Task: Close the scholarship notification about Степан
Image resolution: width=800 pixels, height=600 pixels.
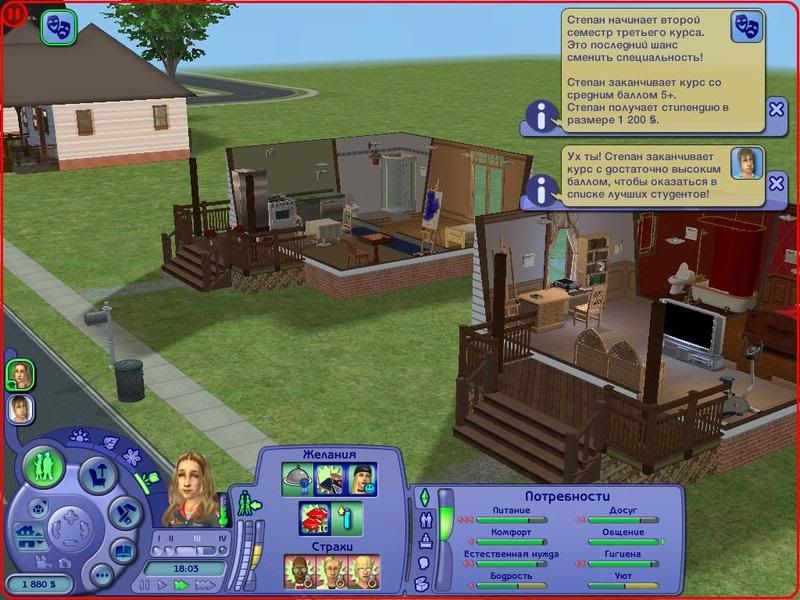Action: [x=776, y=110]
